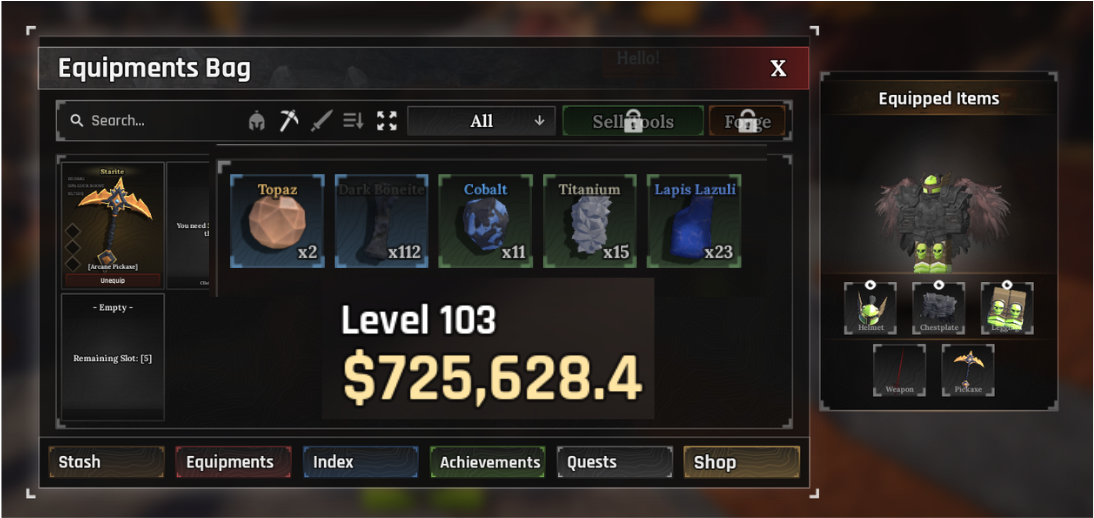Click the locked Sell Tools button
The height and width of the screenshot is (518, 1094).
tap(633, 121)
